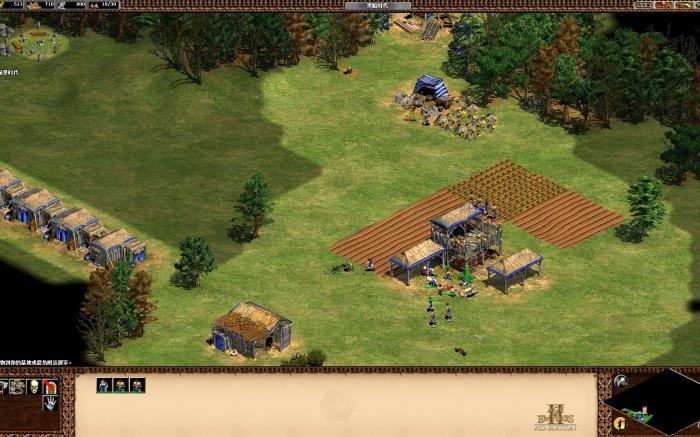
Task: Activate the red flag command icon
Action: [x=51, y=386]
